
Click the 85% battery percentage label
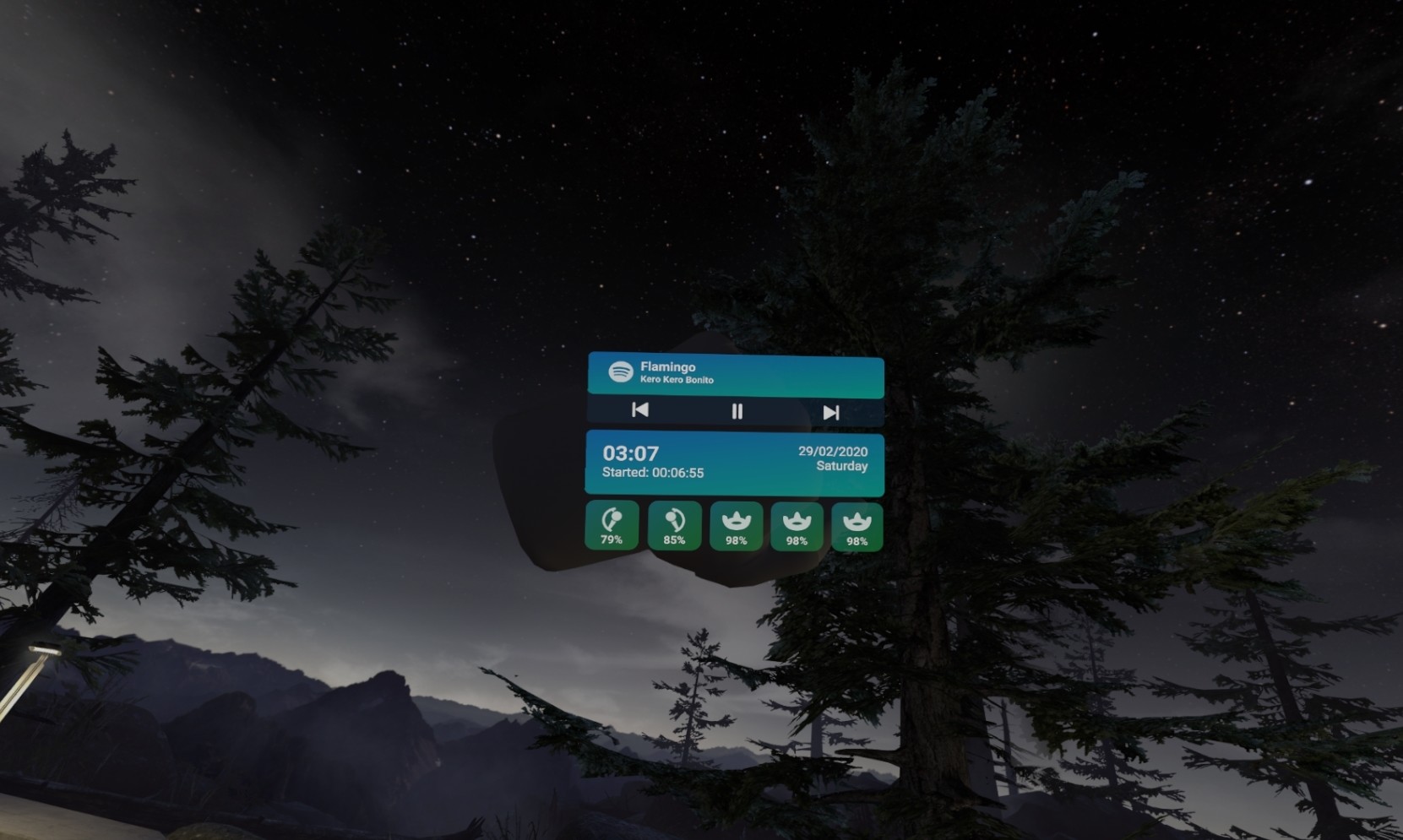point(673,540)
